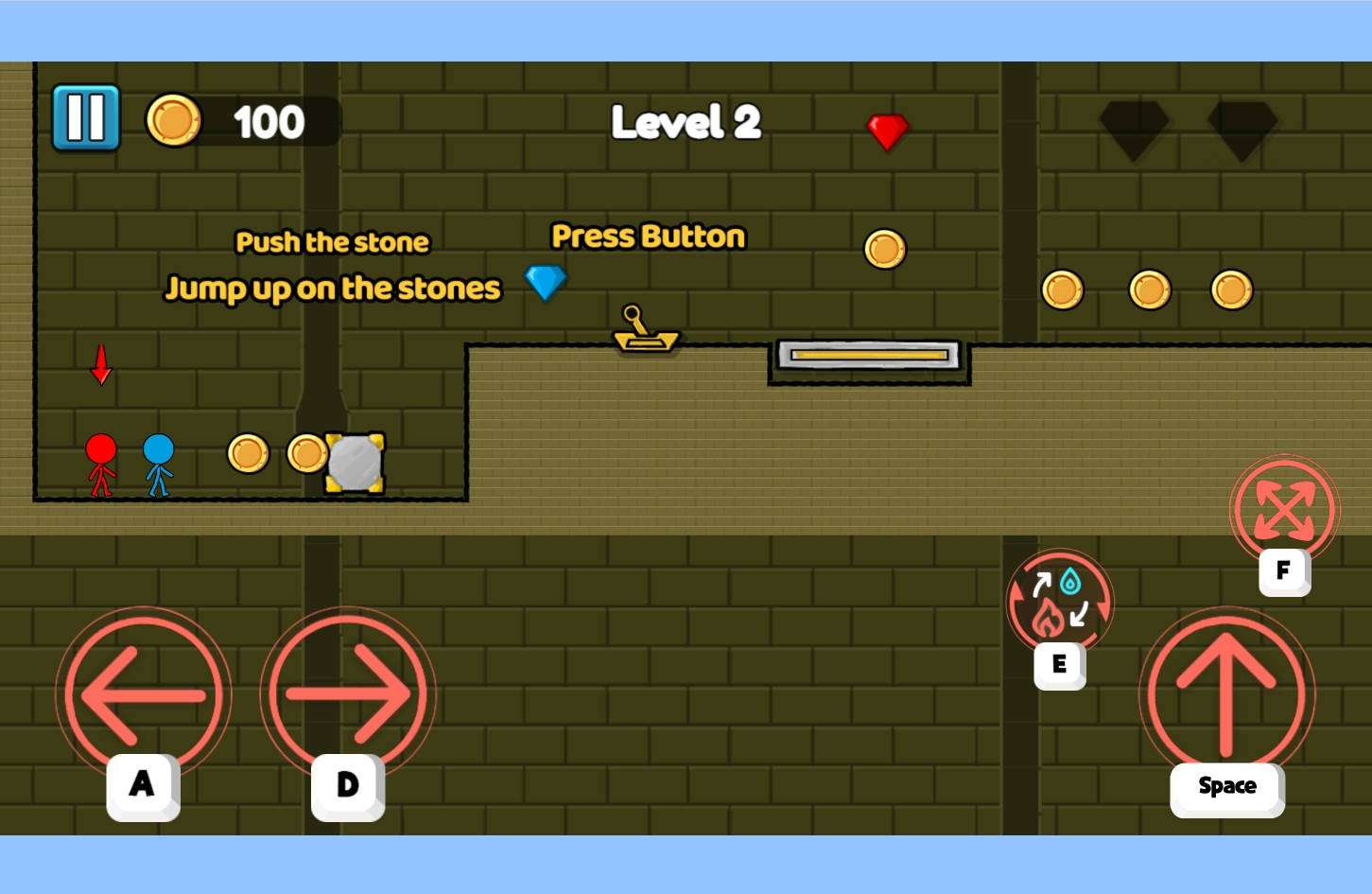Screen dimensions: 1372x894
Task: Switch characters with the fire-water swap button
Action: click(1060, 603)
